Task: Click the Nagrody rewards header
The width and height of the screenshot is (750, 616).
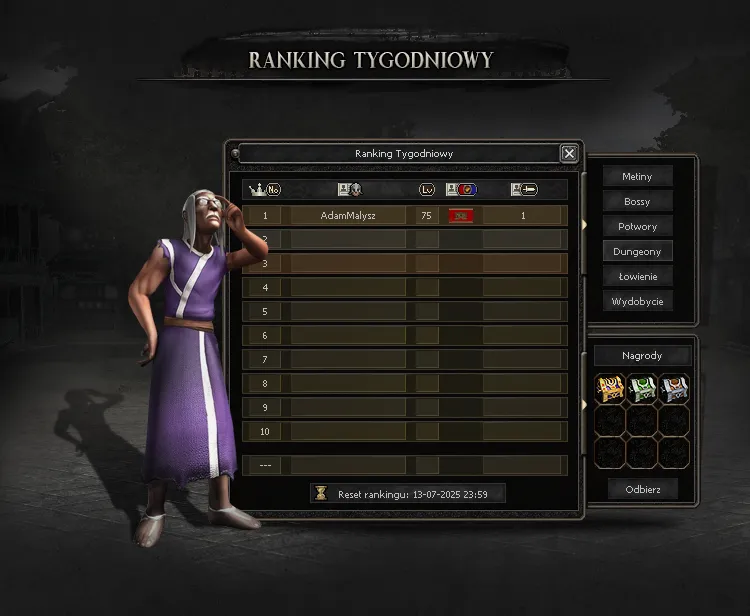Action: (x=642, y=356)
